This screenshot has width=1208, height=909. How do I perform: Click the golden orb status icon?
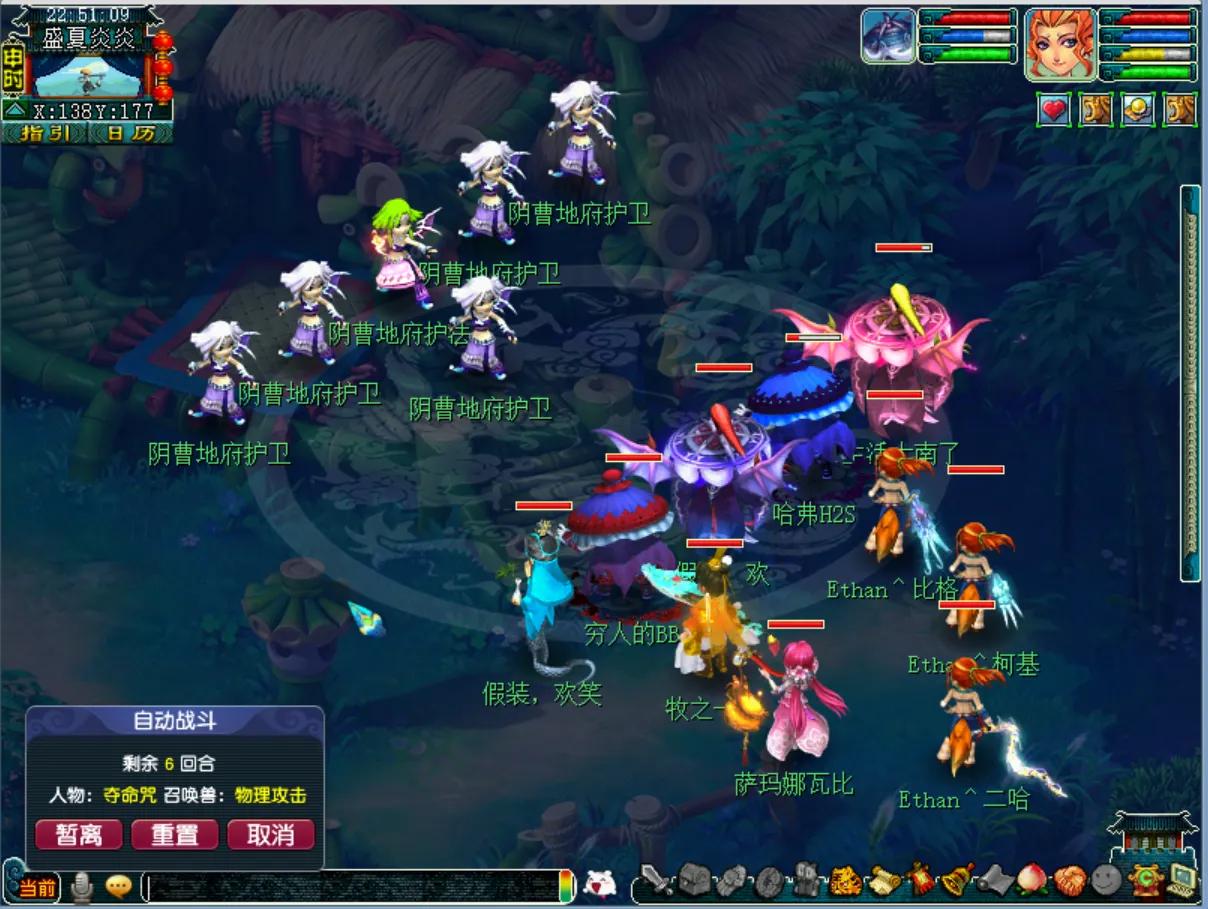tap(1138, 110)
